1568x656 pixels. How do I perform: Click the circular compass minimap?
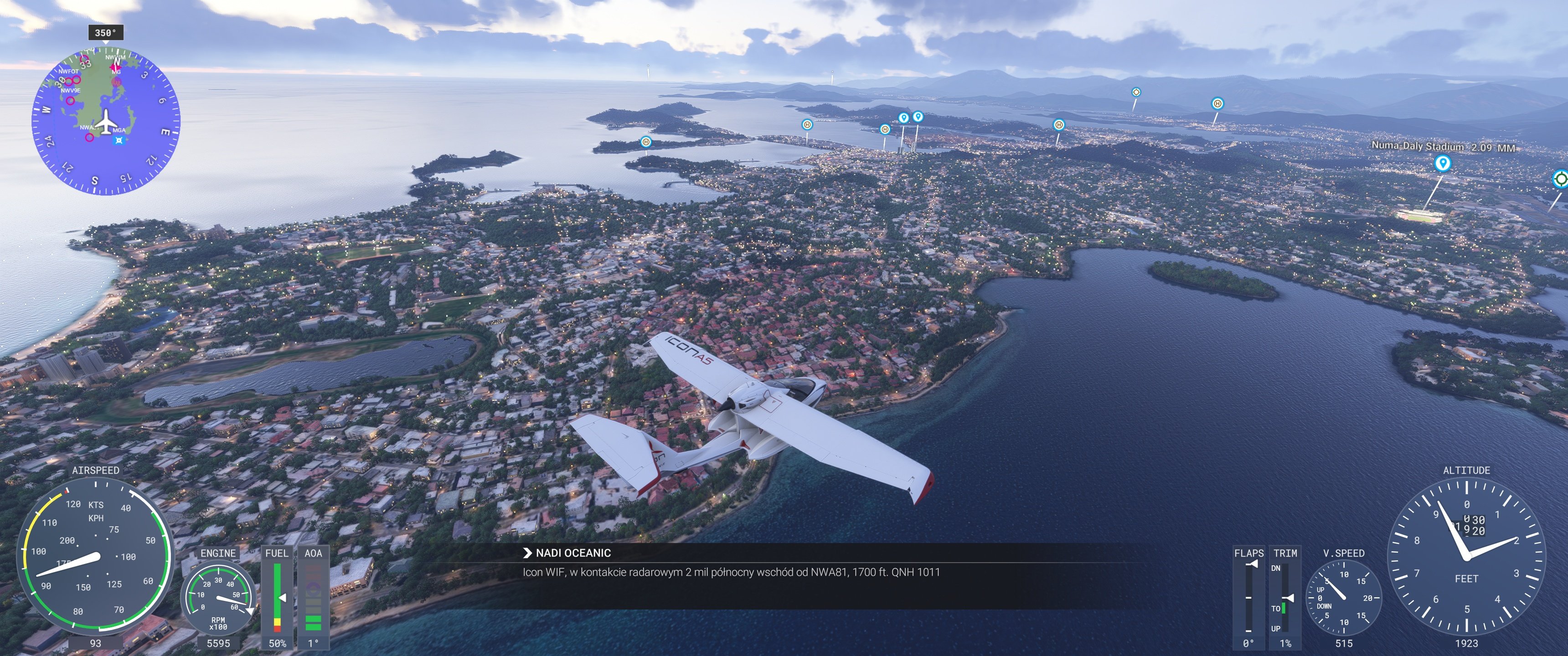pos(106,122)
